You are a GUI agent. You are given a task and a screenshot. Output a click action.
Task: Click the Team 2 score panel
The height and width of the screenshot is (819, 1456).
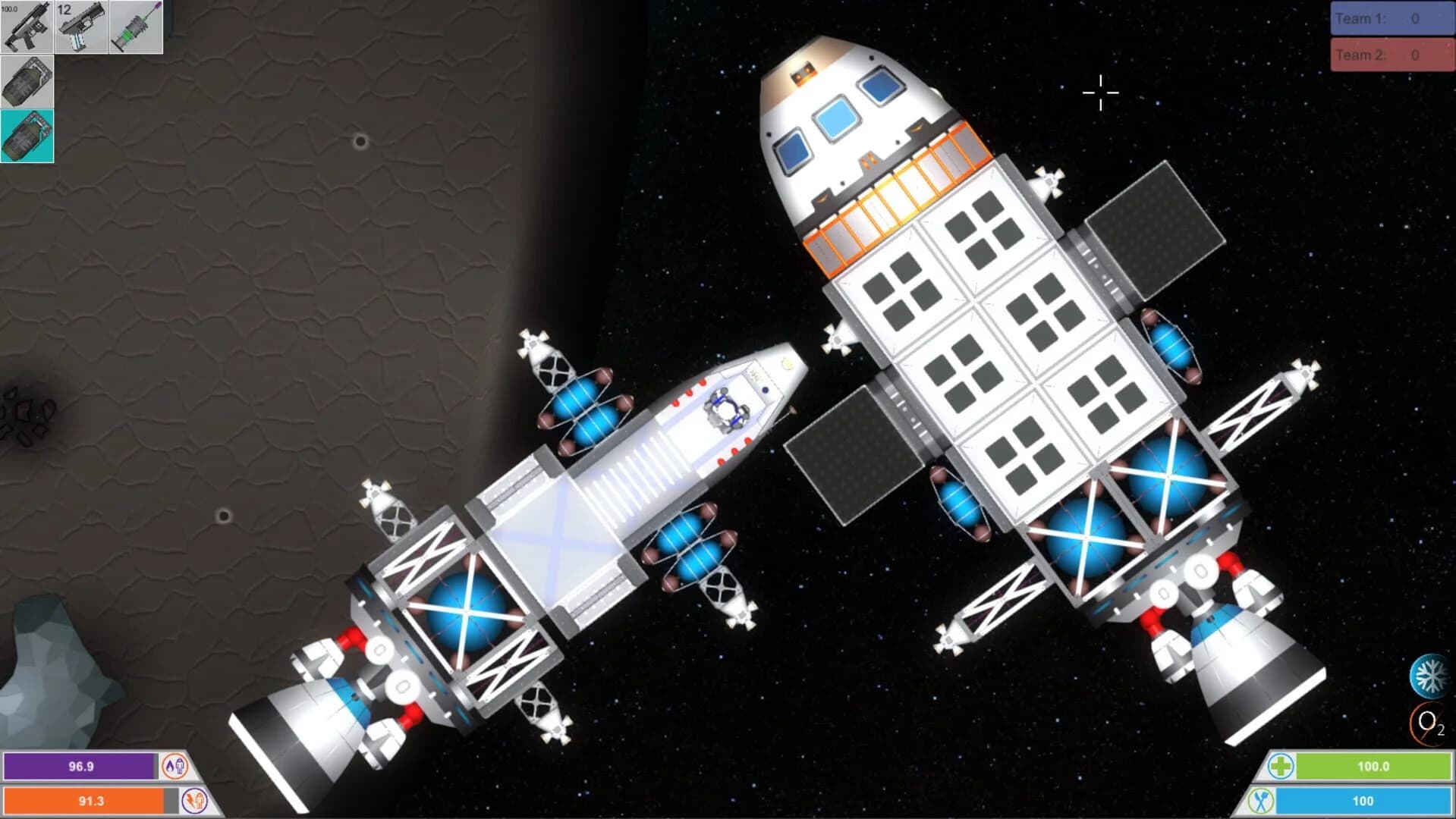pyautogui.click(x=1391, y=54)
